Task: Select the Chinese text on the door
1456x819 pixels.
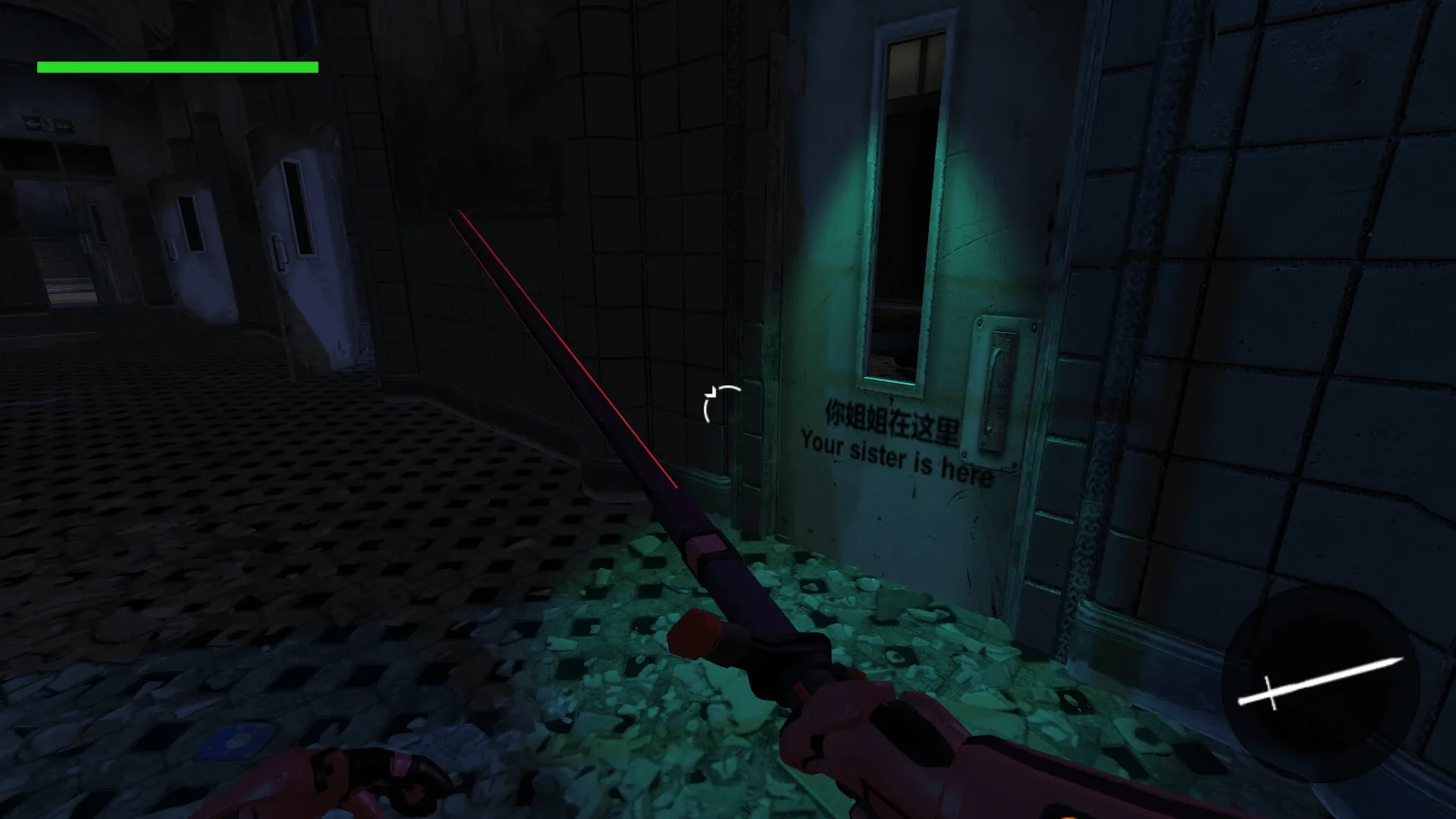Action: pos(893,419)
